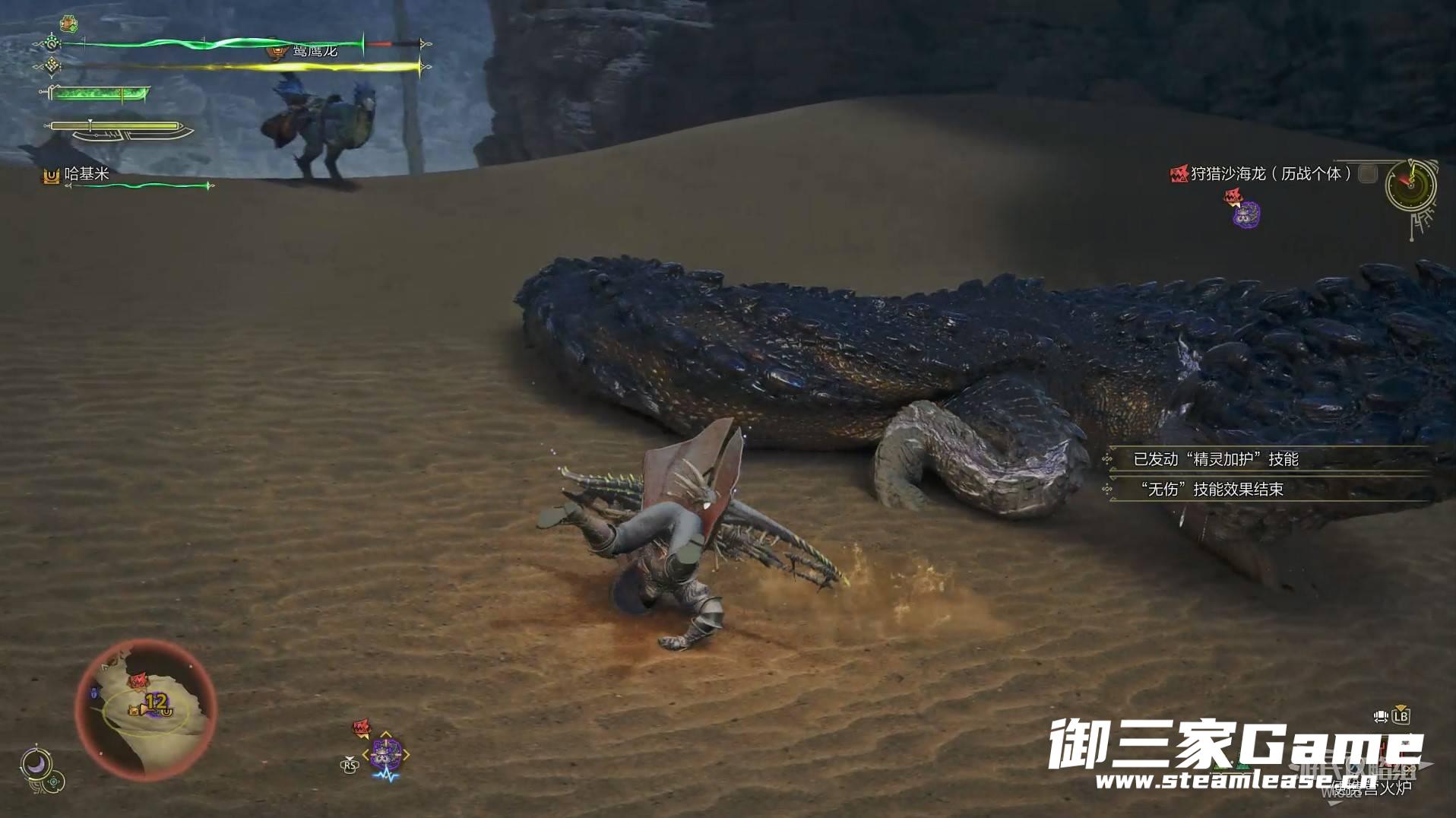Click the crescent moon time-of-day icon

(x=35, y=763)
